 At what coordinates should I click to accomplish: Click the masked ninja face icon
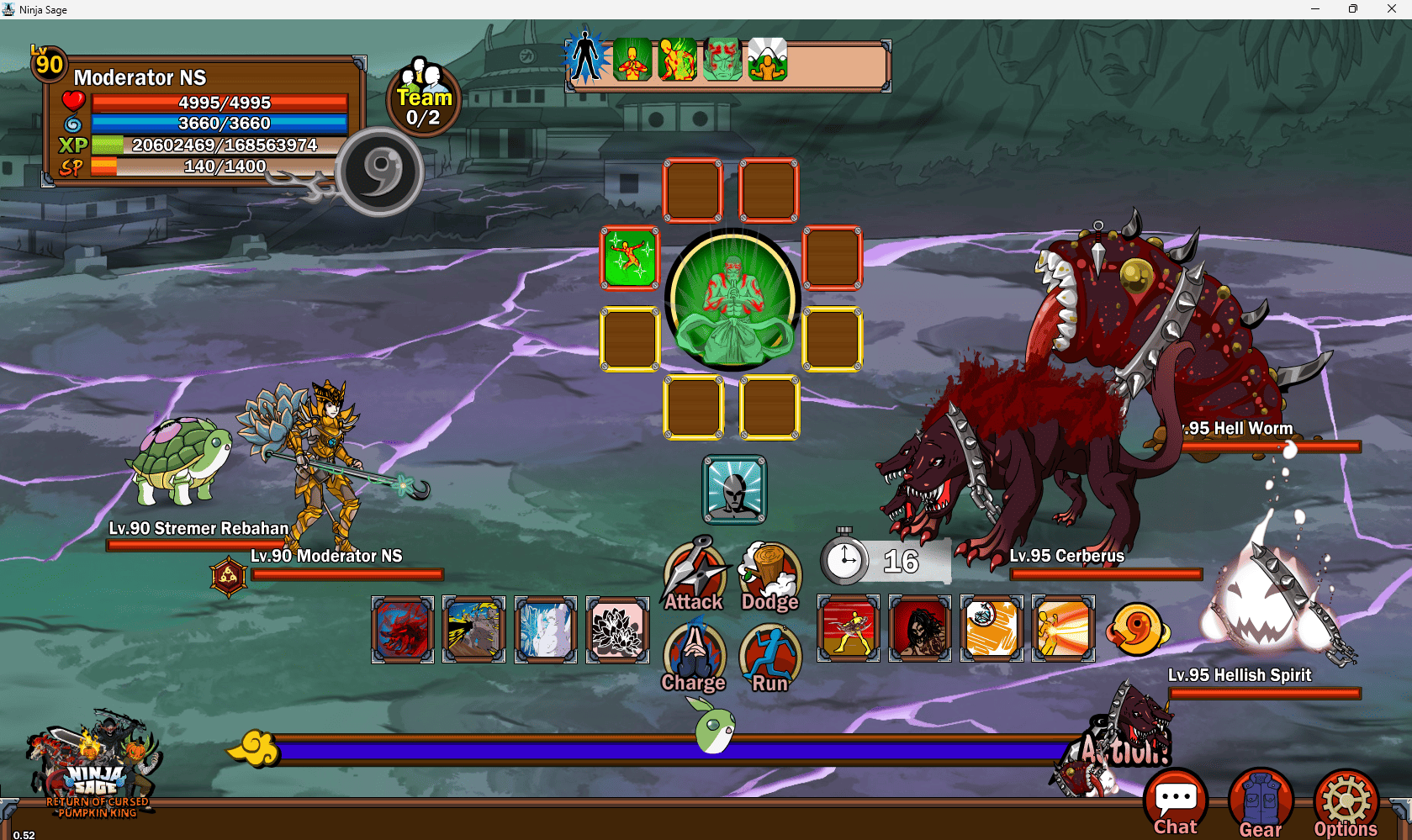click(734, 489)
